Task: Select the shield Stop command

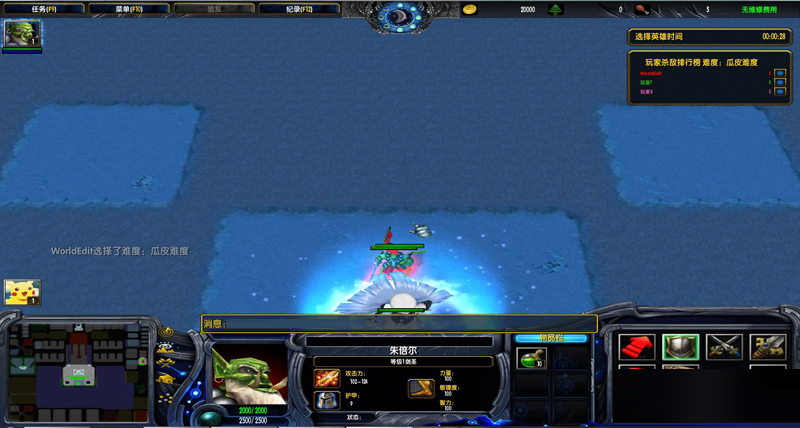Action: (681, 347)
